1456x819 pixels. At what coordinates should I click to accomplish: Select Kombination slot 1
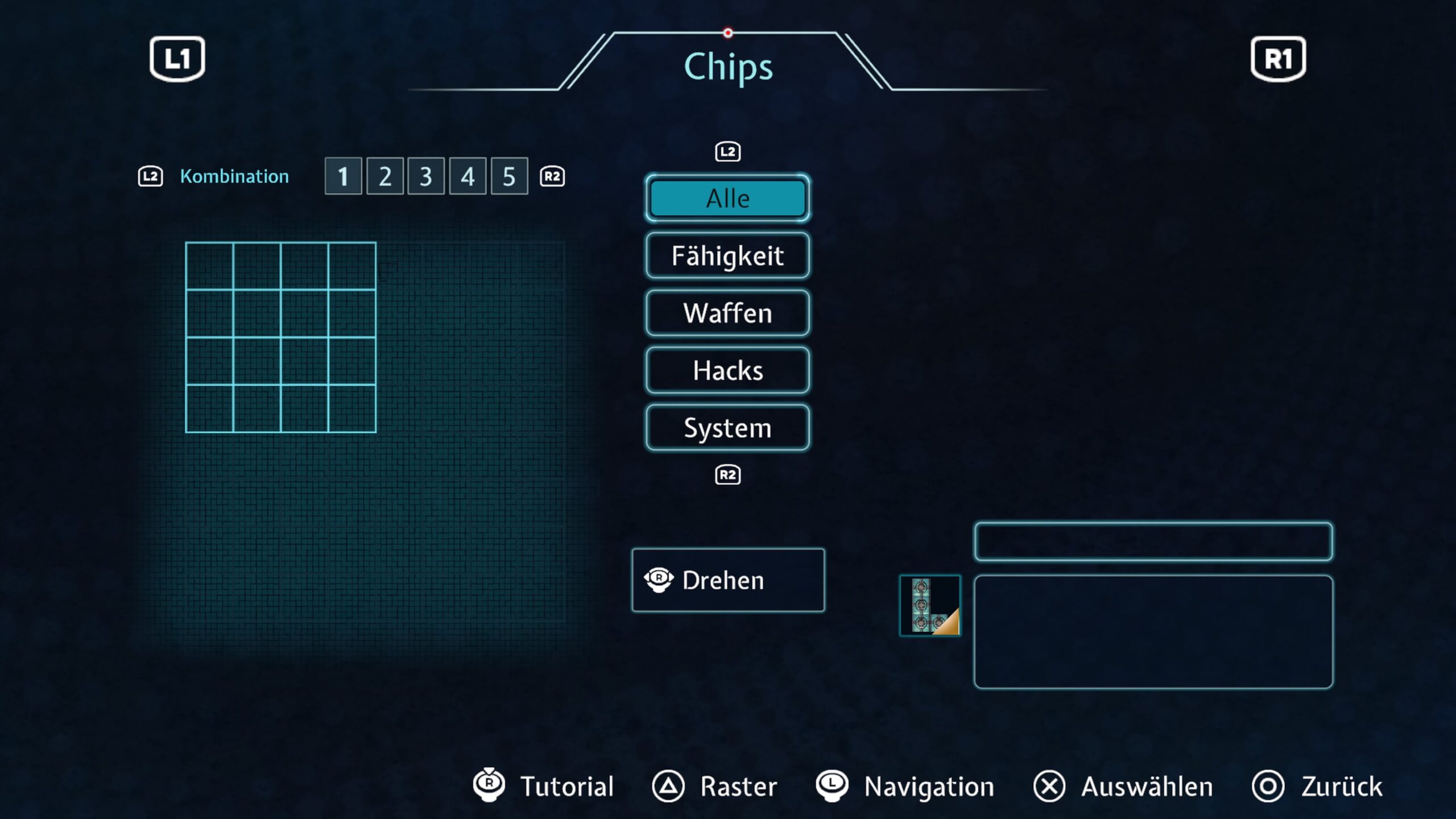pyautogui.click(x=343, y=176)
